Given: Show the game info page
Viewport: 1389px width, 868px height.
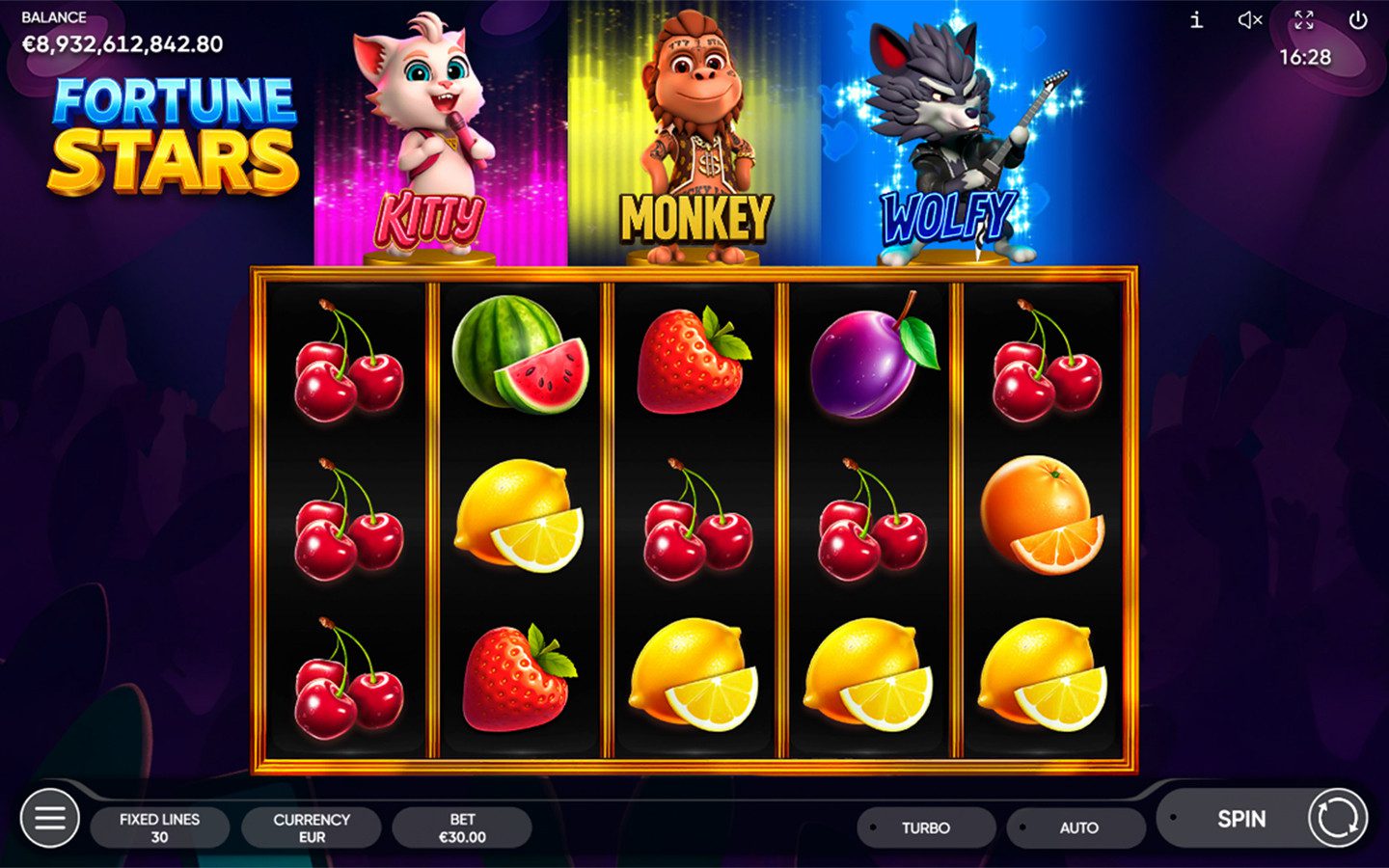Looking at the screenshot, I should 1196,20.
